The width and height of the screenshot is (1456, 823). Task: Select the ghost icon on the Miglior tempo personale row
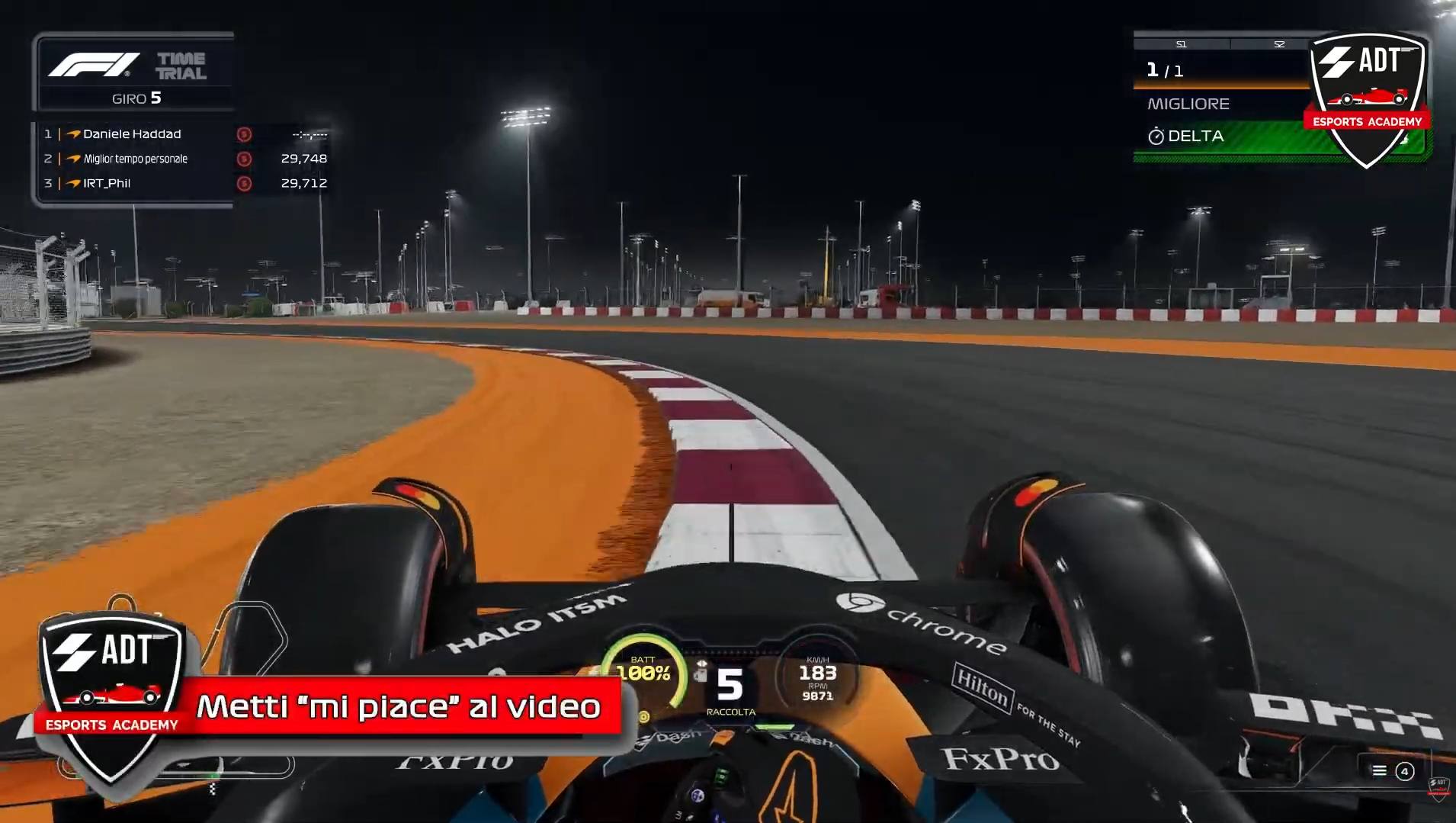pos(243,158)
